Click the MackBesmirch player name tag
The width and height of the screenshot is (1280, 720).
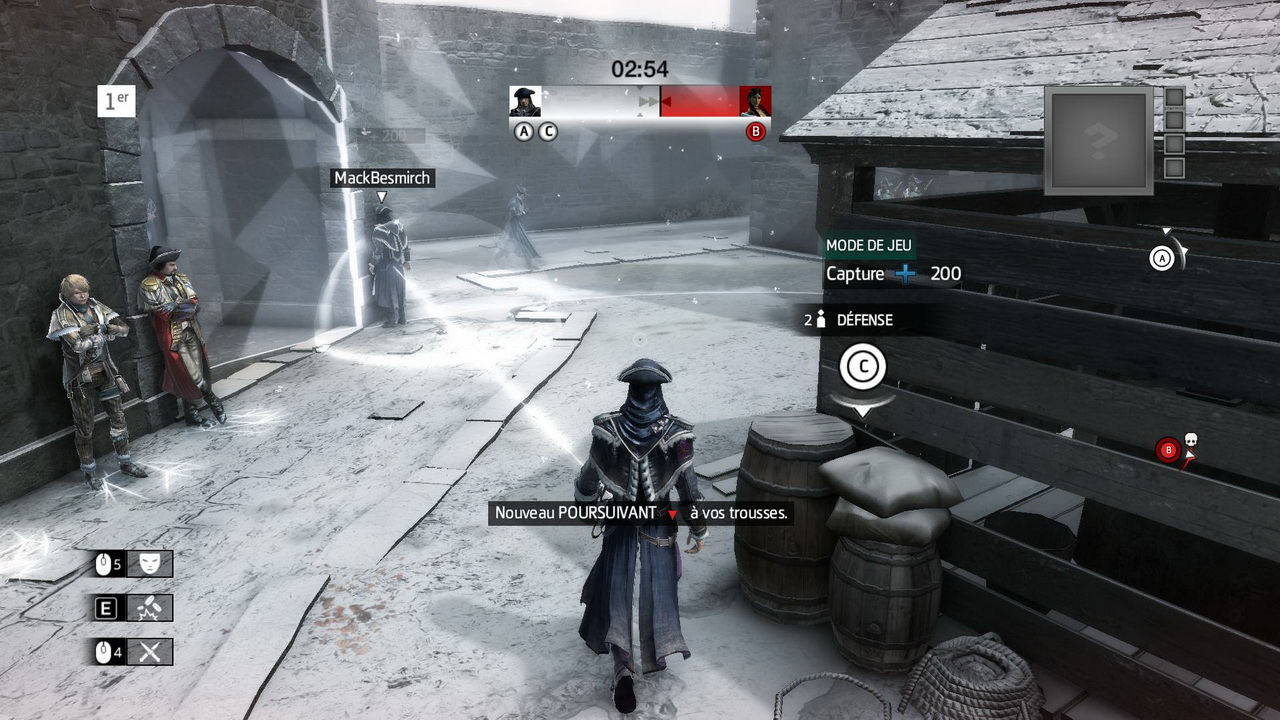pos(382,178)
